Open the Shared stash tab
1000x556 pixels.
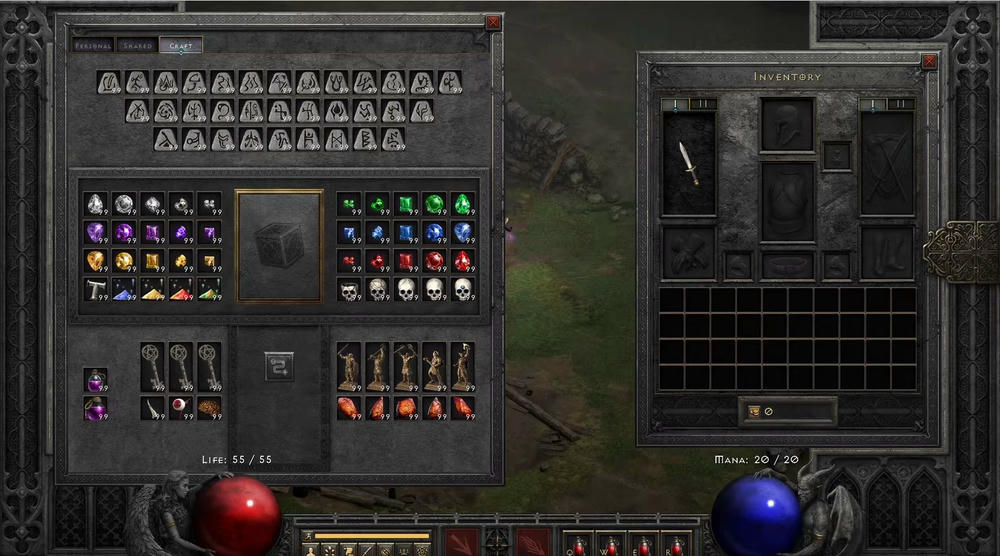[137, 45]
